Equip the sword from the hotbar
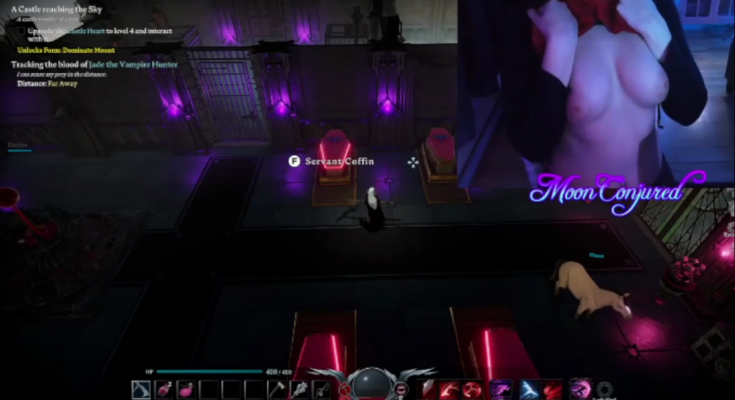Screen dimensions: 735x400 pyautogui.click(x=322, y=389)
